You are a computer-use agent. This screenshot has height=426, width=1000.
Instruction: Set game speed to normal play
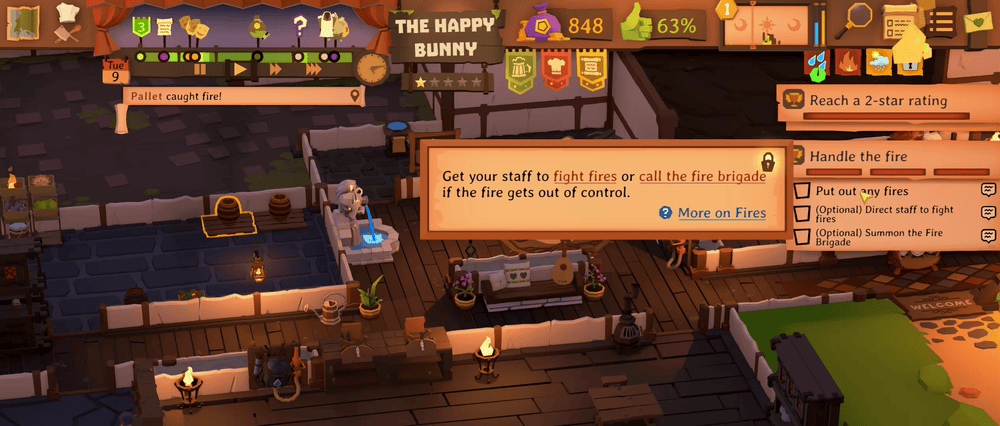tap(240, 69)
